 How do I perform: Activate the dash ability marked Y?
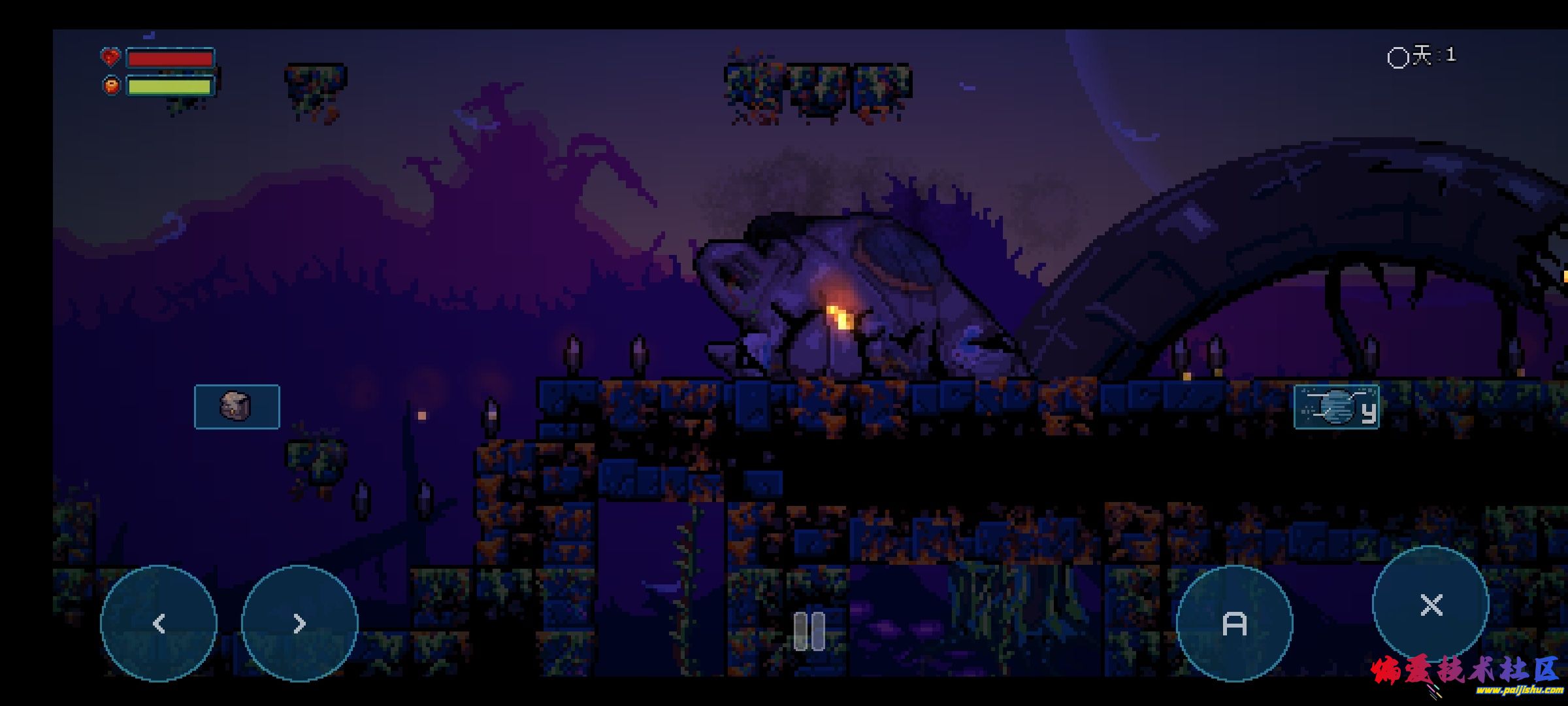coord(1337,407)
